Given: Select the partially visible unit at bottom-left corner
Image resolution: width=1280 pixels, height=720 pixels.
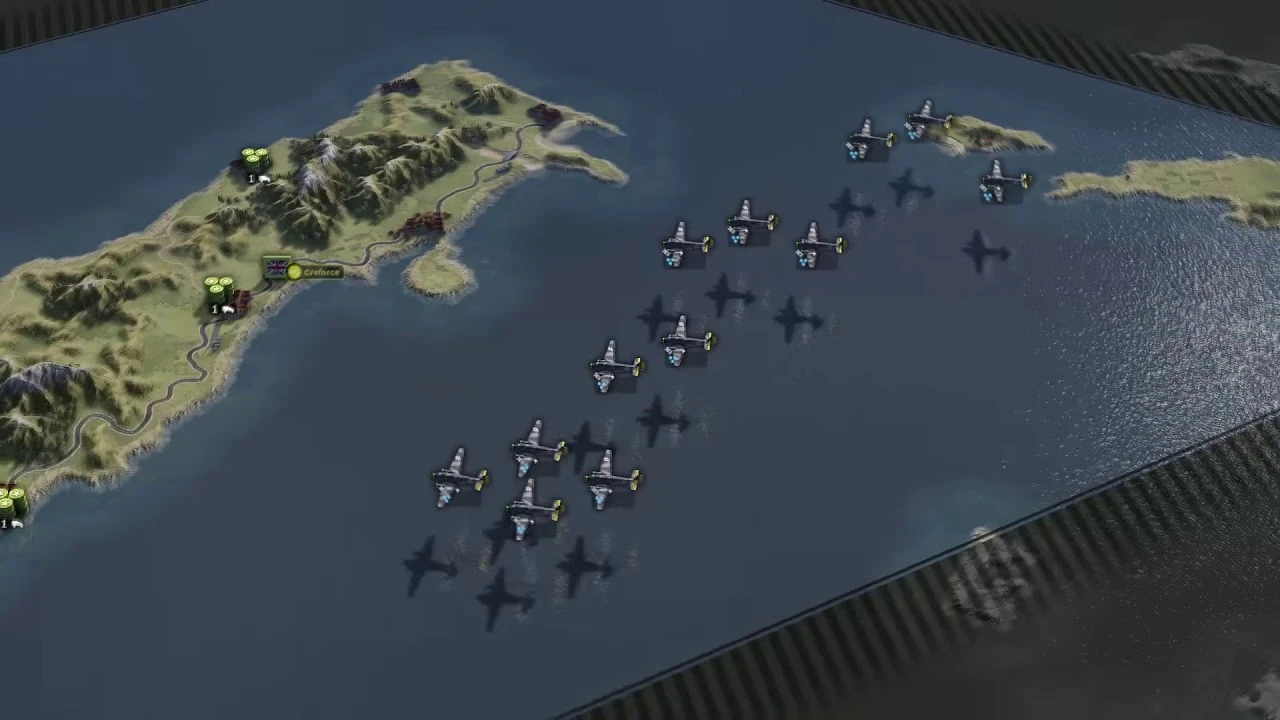Looking at the screenshot, I should click(x=8, y=505).
